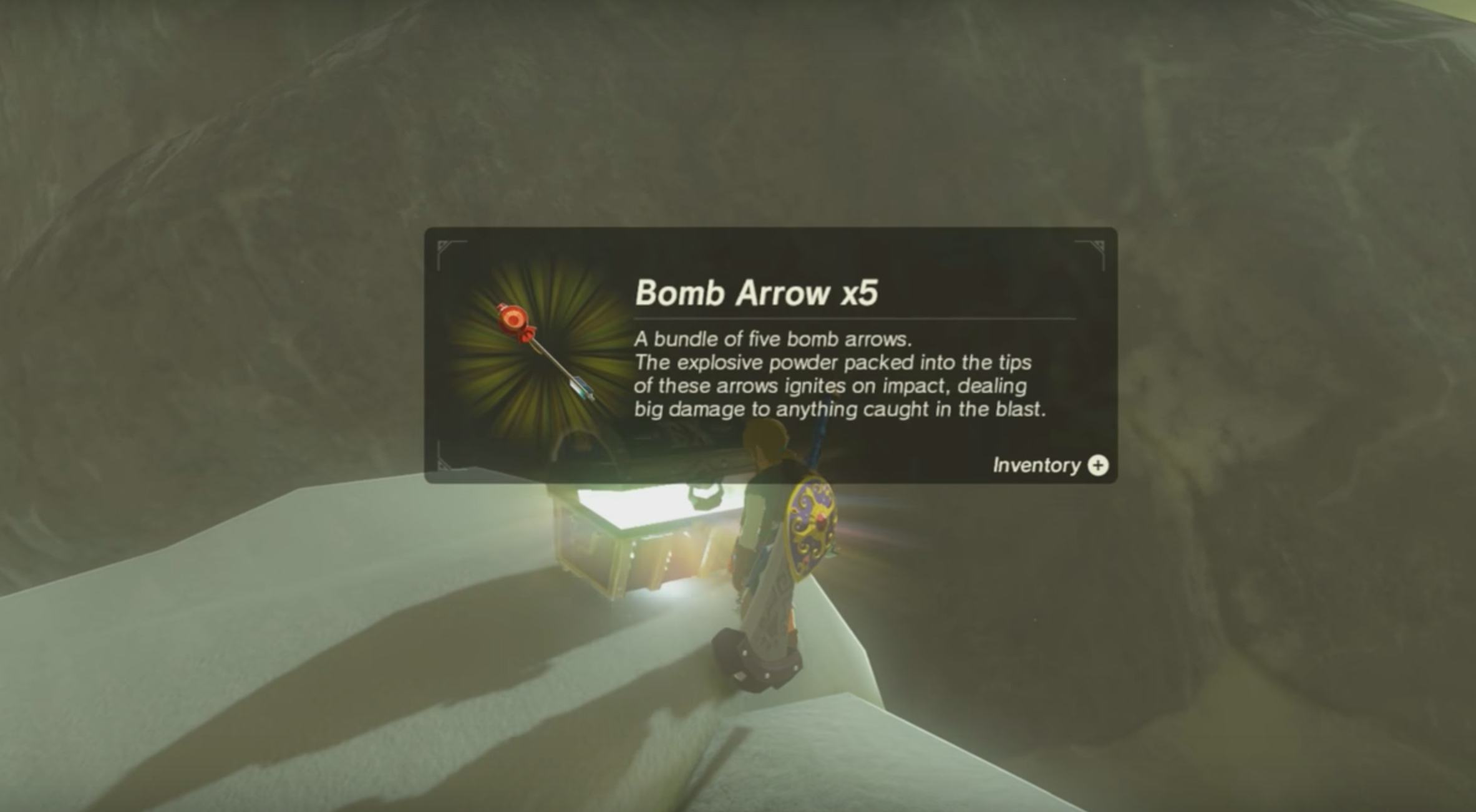
Task: Select the Inventory plus icon
Action: [1099, 465]
